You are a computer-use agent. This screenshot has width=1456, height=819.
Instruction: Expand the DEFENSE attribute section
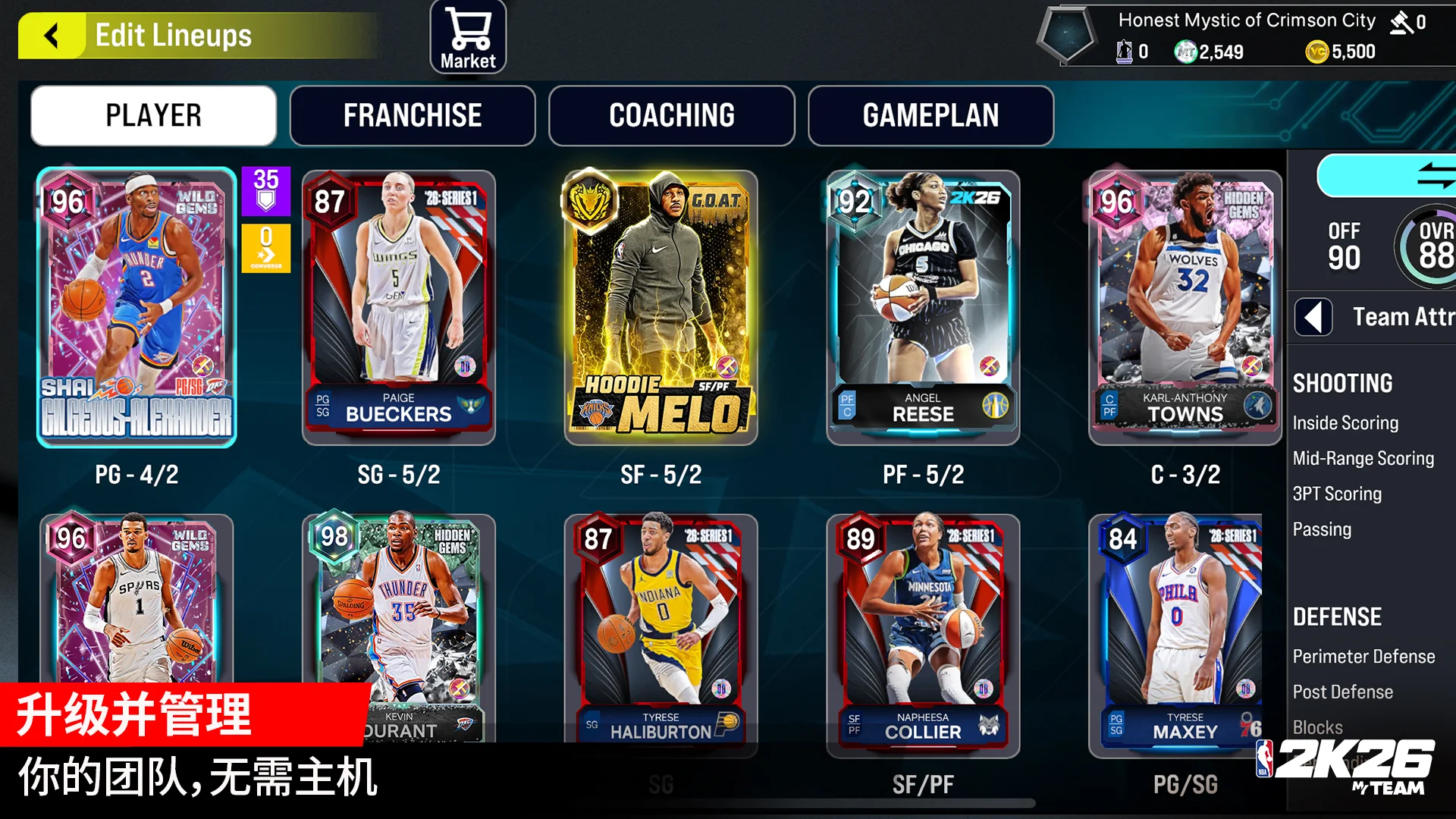pyautogui.click(x=1337, y=617)
